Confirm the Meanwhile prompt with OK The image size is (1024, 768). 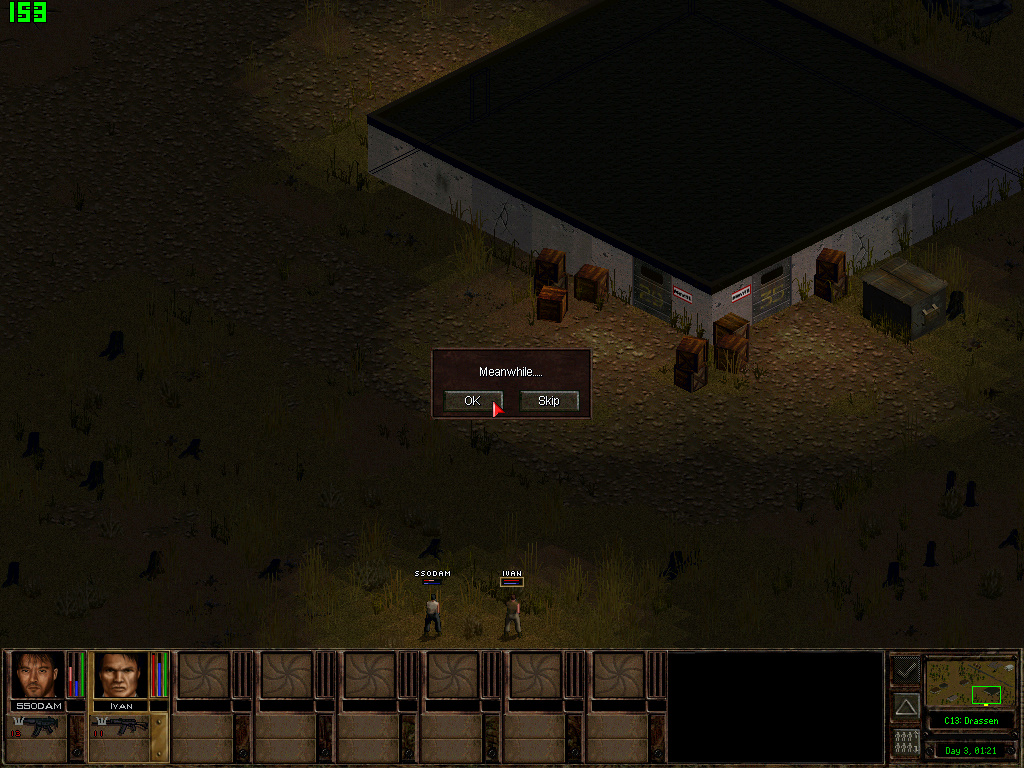click(x=472, y=401)
